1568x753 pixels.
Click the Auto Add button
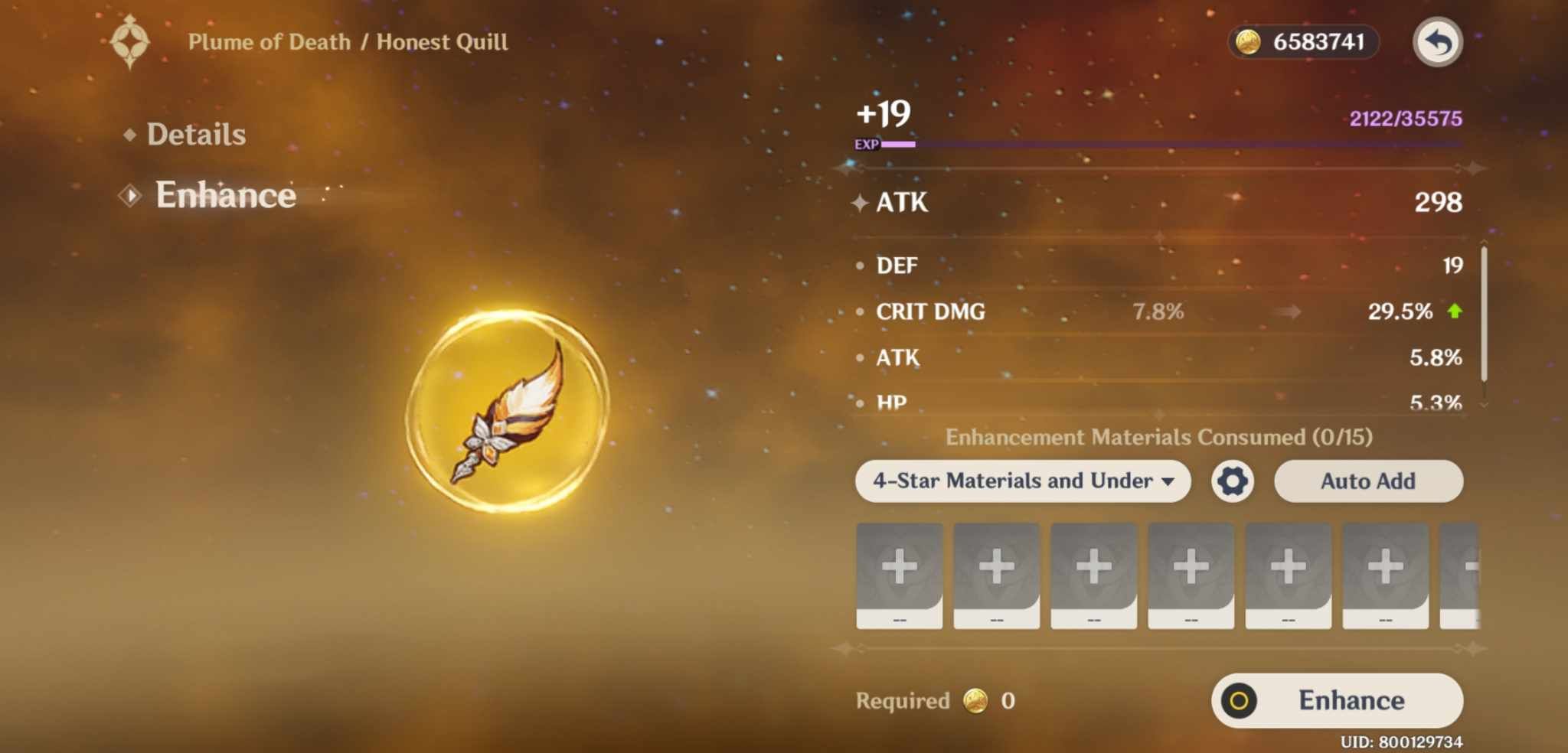click(x=1367, y=481)
